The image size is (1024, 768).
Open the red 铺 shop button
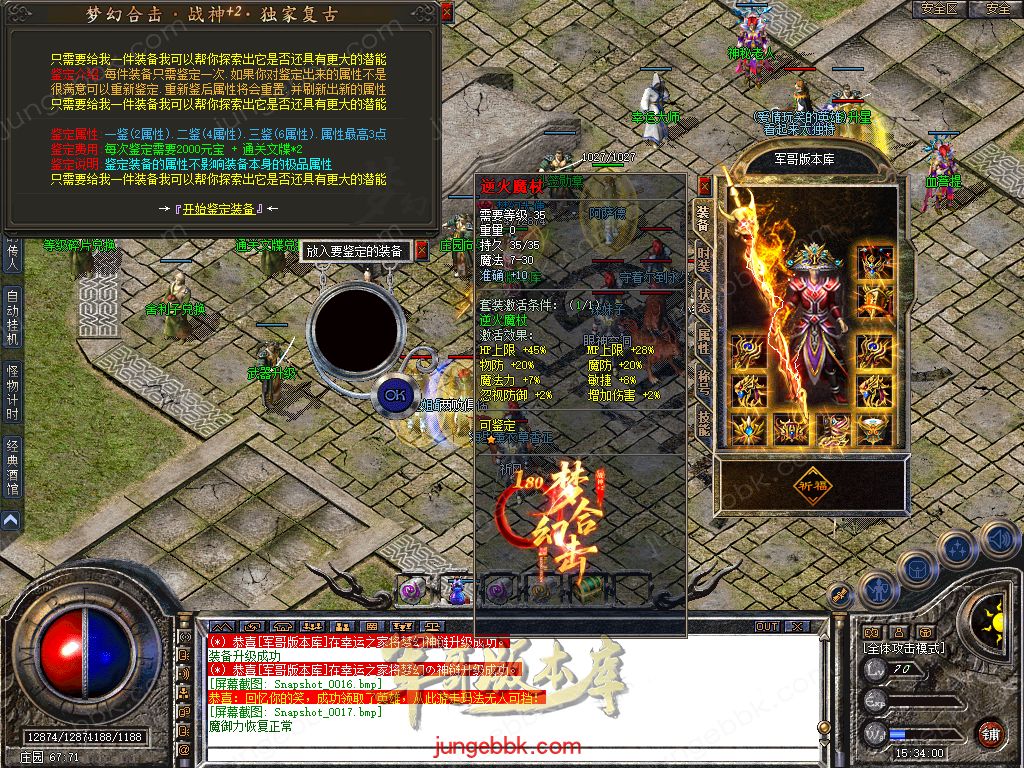pos(989,735)
